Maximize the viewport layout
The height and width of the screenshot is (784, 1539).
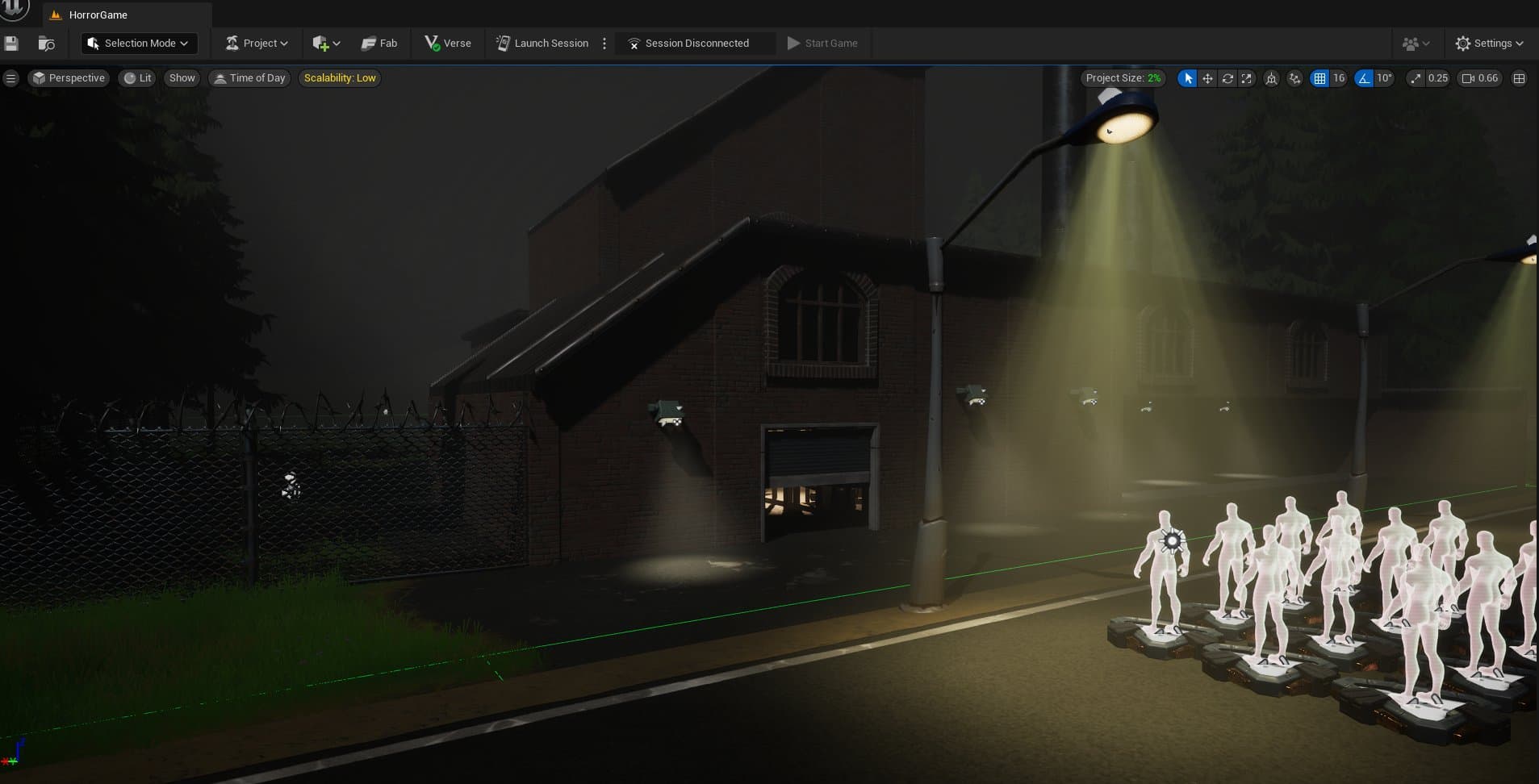[x=1520, y=78]
